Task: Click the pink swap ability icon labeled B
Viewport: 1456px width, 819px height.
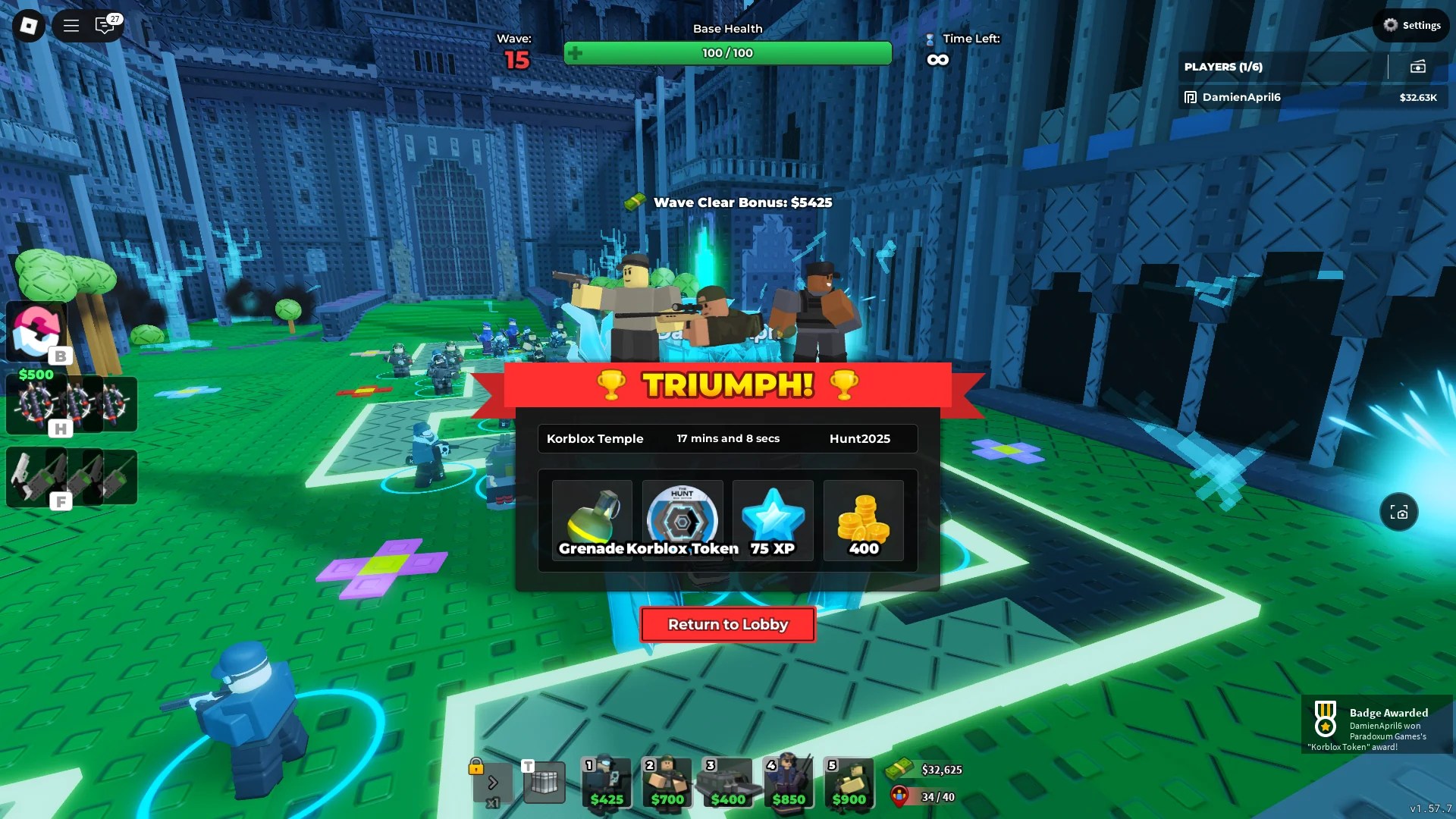Action: 36,331
